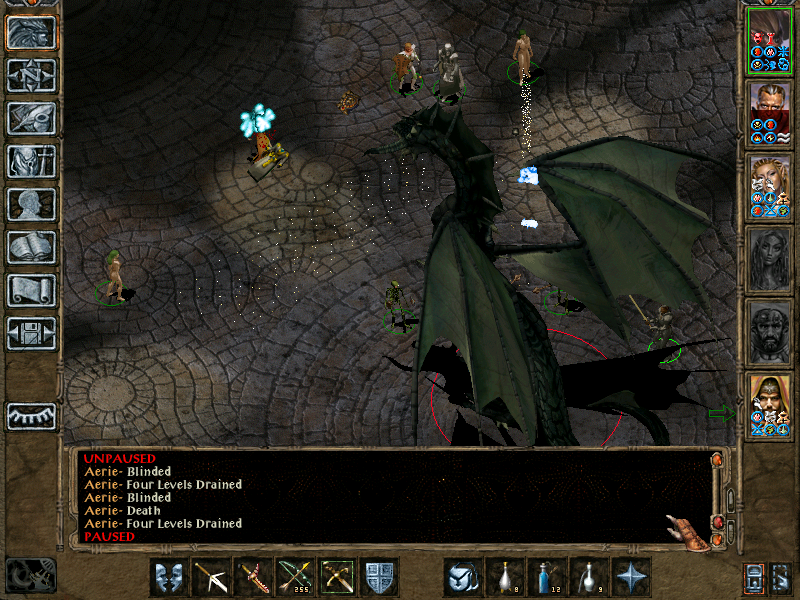This screenshot has width=800, height=600.
Task: Open the party inventory screen
Action: tap(32, 161)
